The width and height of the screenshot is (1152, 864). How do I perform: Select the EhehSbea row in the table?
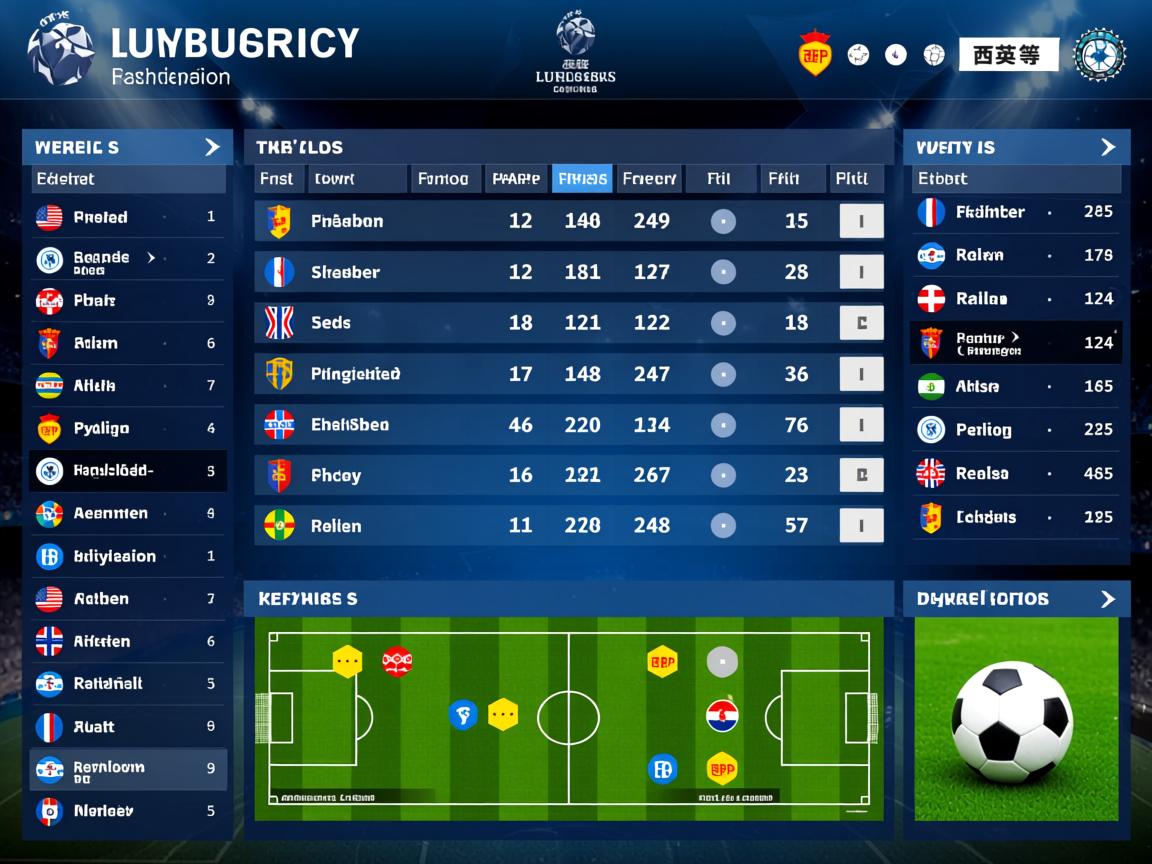(x=349, y=425)
